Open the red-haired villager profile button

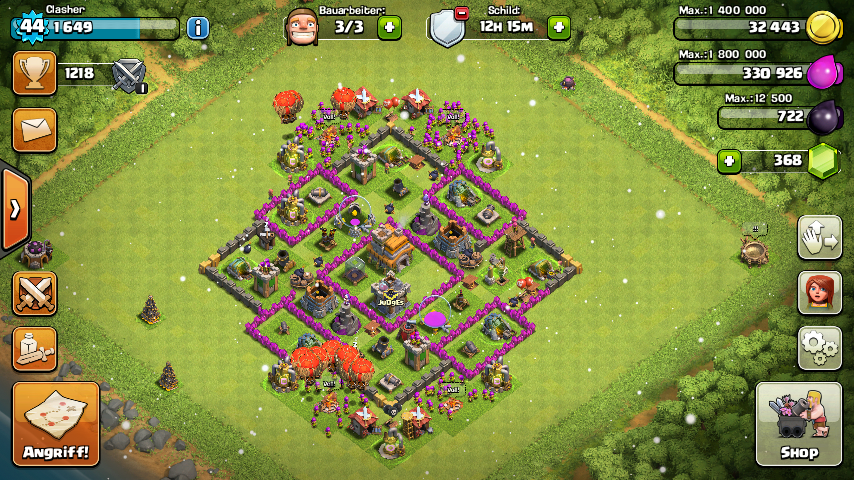pyautogui.click(x=819, y=292)
